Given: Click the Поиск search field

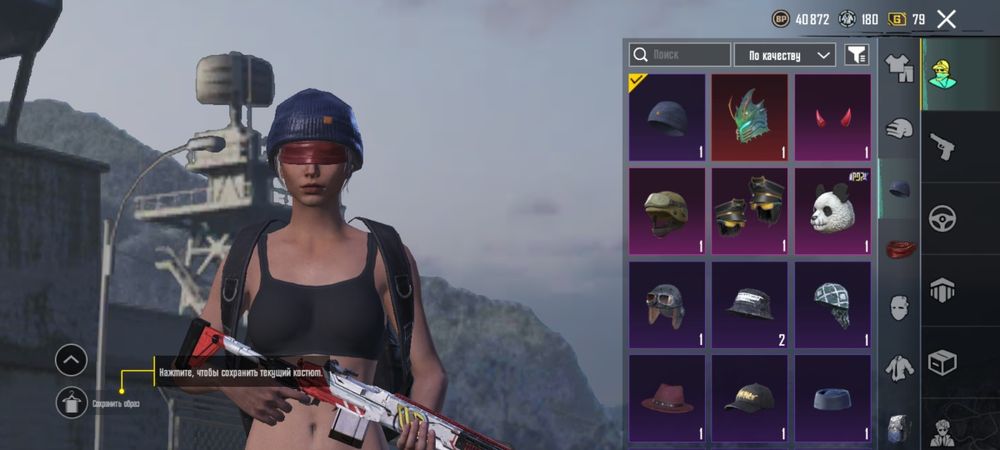Looking at the screenshot, I should click(679, 55).
